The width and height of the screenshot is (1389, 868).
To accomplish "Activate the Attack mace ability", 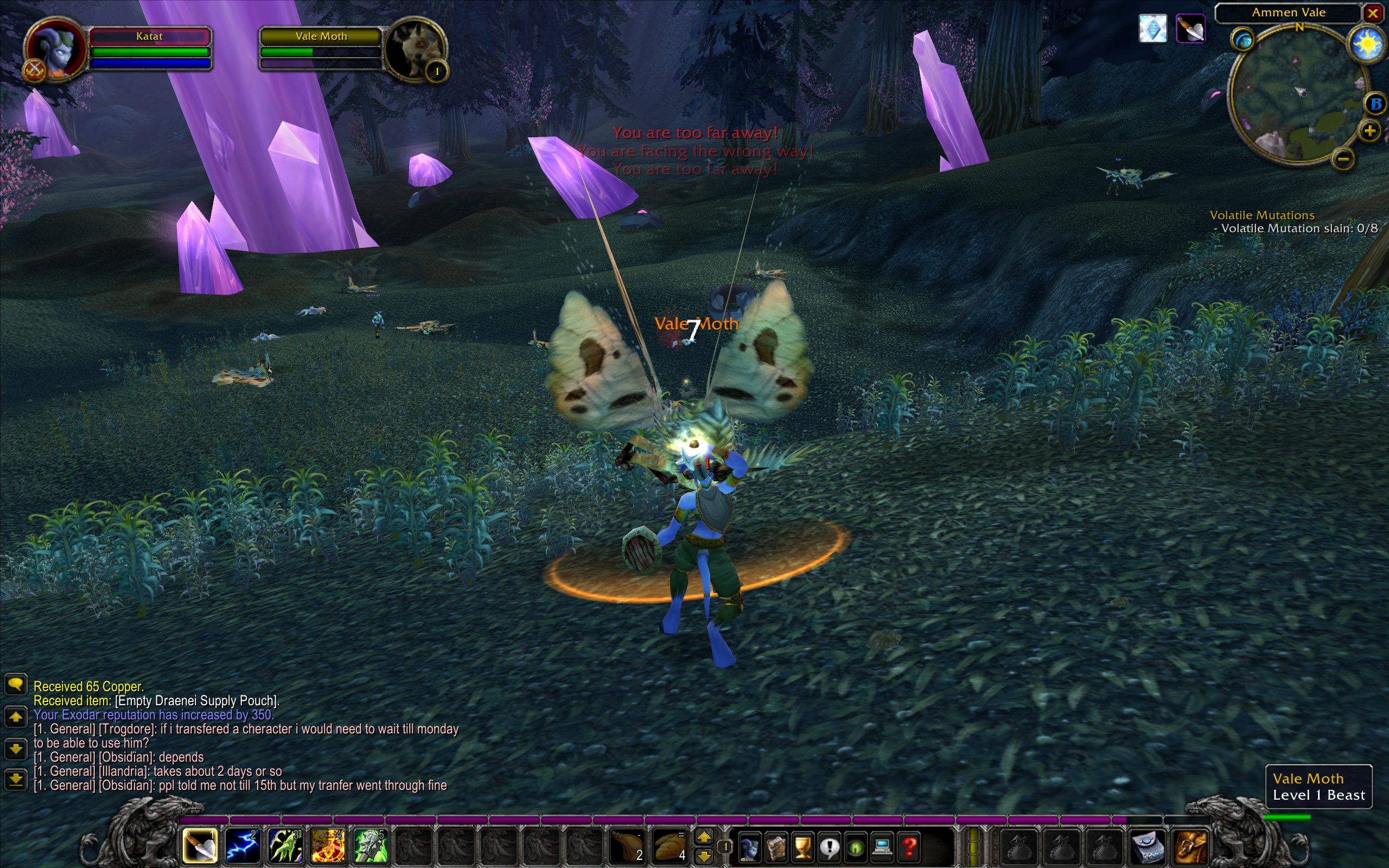I will (200, 846).
